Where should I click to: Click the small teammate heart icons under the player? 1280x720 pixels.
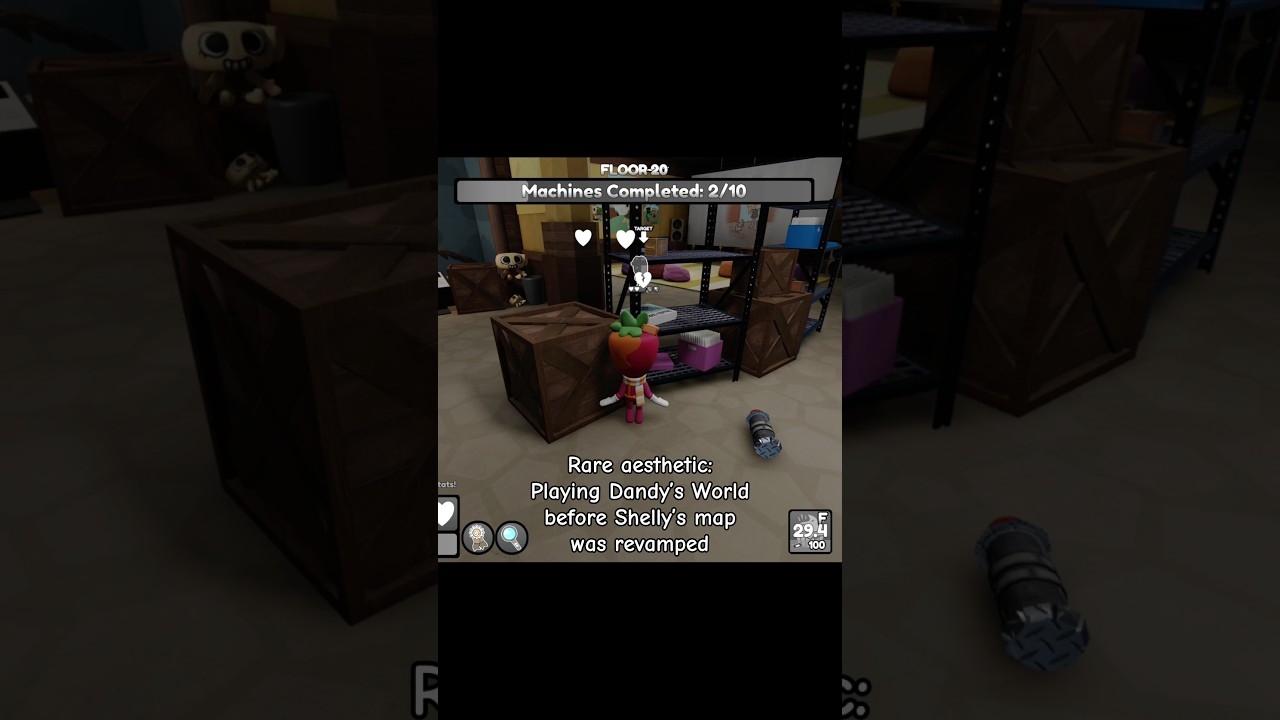[632, 289]
